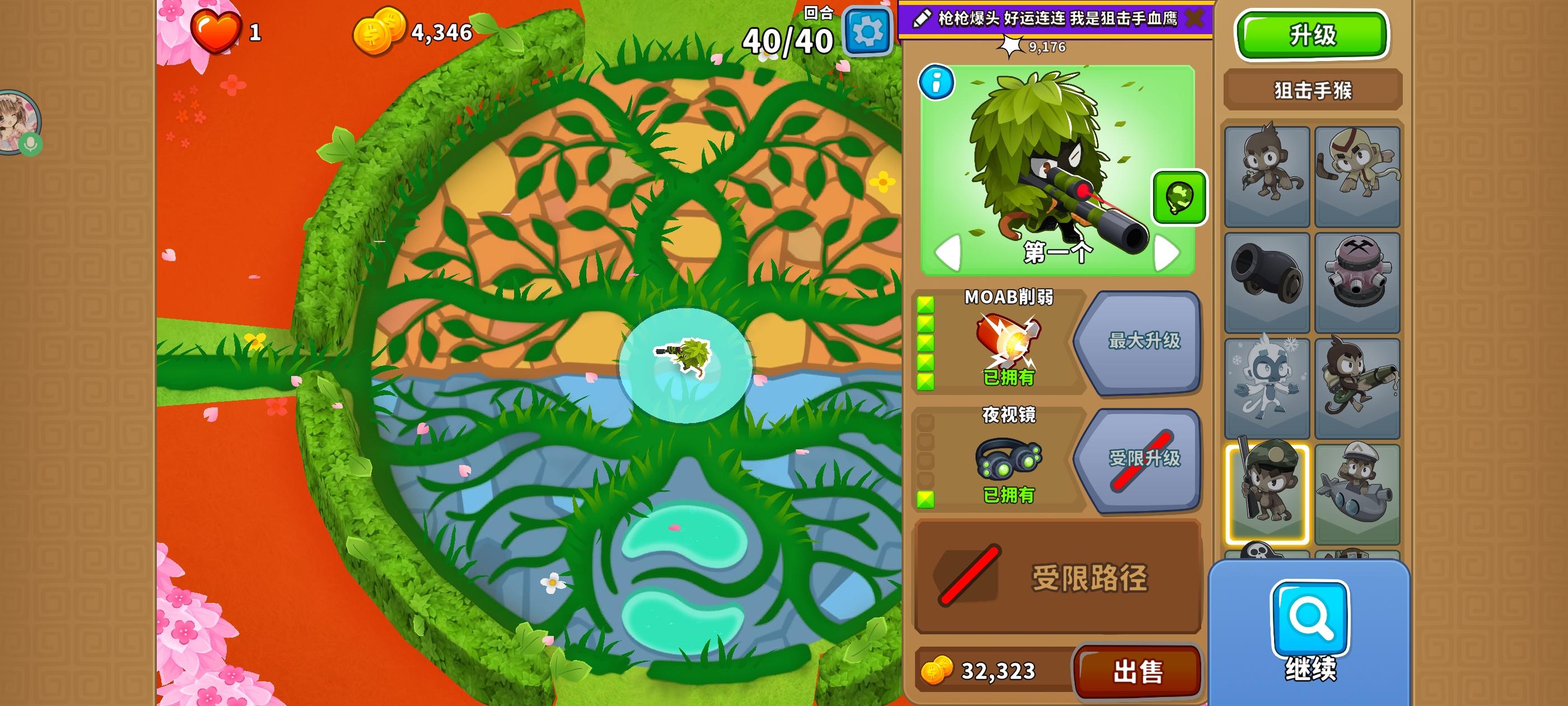Viewport: 1568px width, 706px height.
Task: Select the Monkey Sub tower icon
Action: (x=1359, y=490)
